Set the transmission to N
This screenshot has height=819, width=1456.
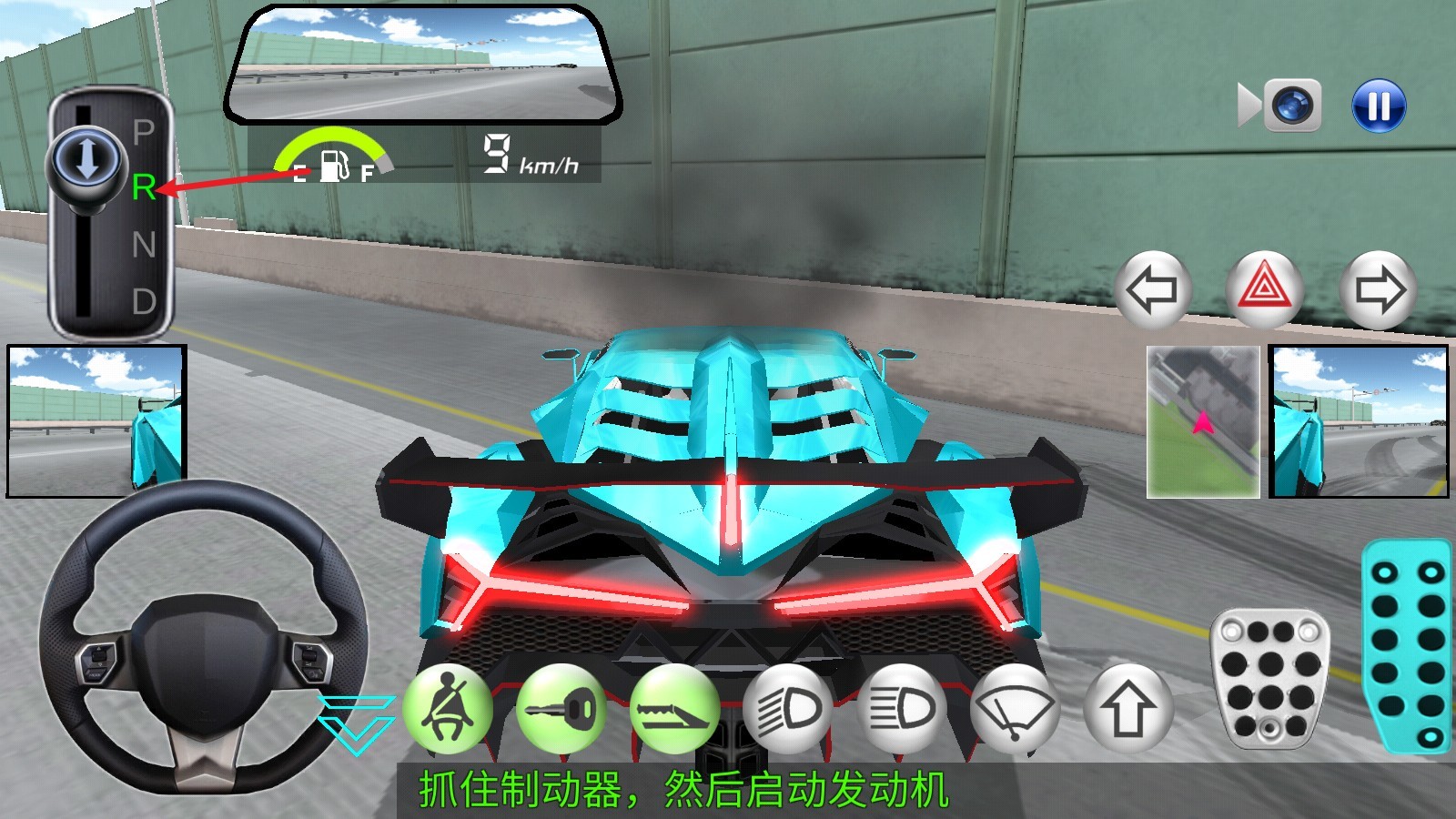point(143,245)
